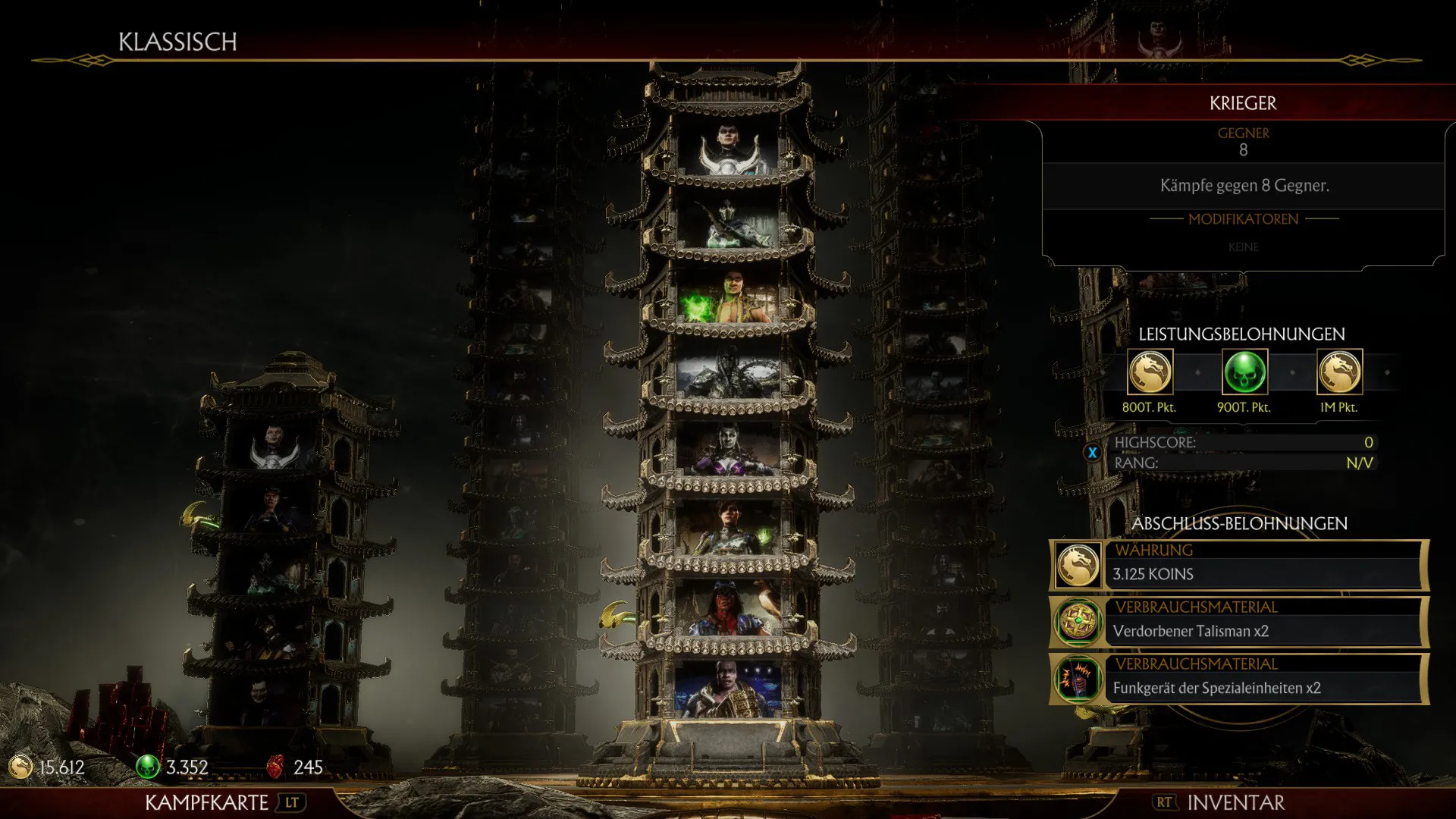Select the 3.125 Koins completion reward

point(1239,566)
